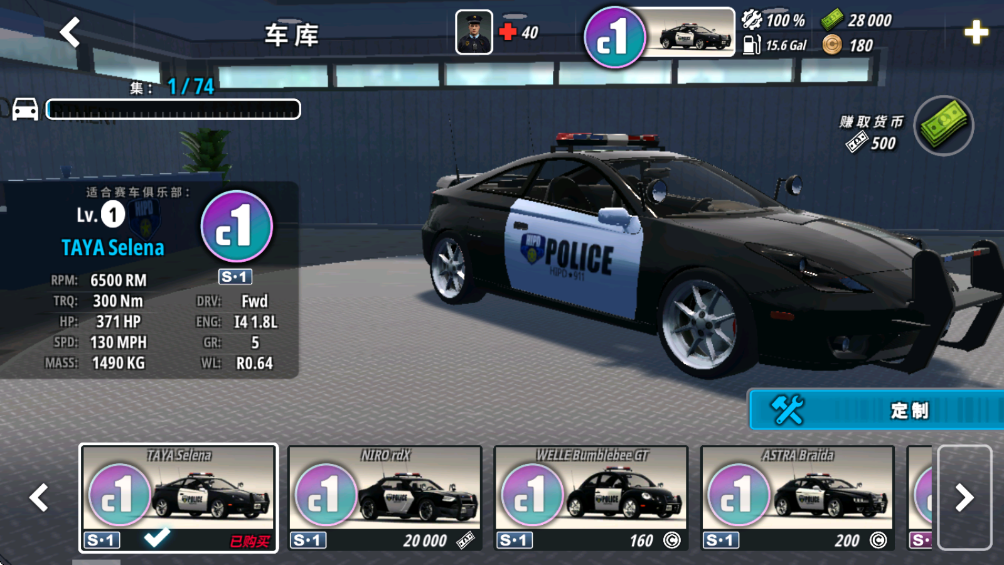Select the TAYA Selena car card

(179, 498)
